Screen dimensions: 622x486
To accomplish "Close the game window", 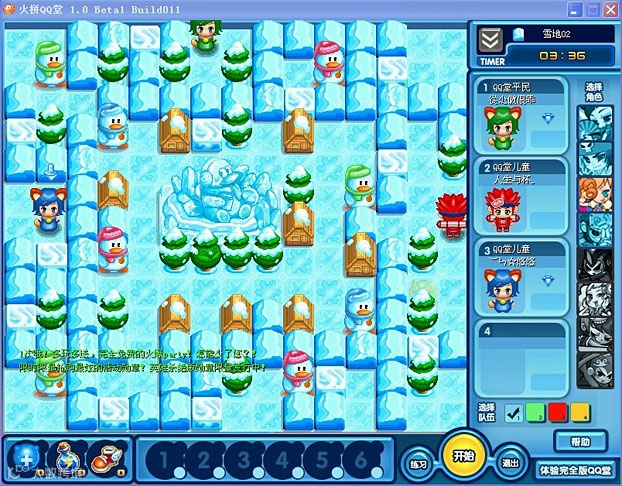I will tap(609, 9).
